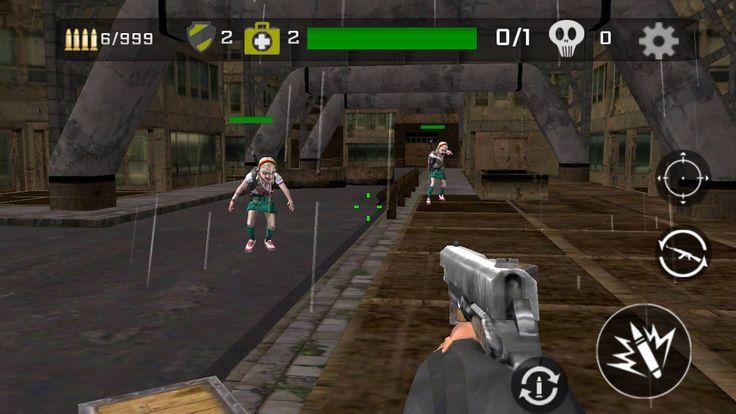Tap the fire bullet button
Screen dimensions: 736x414
pos(643,351)
